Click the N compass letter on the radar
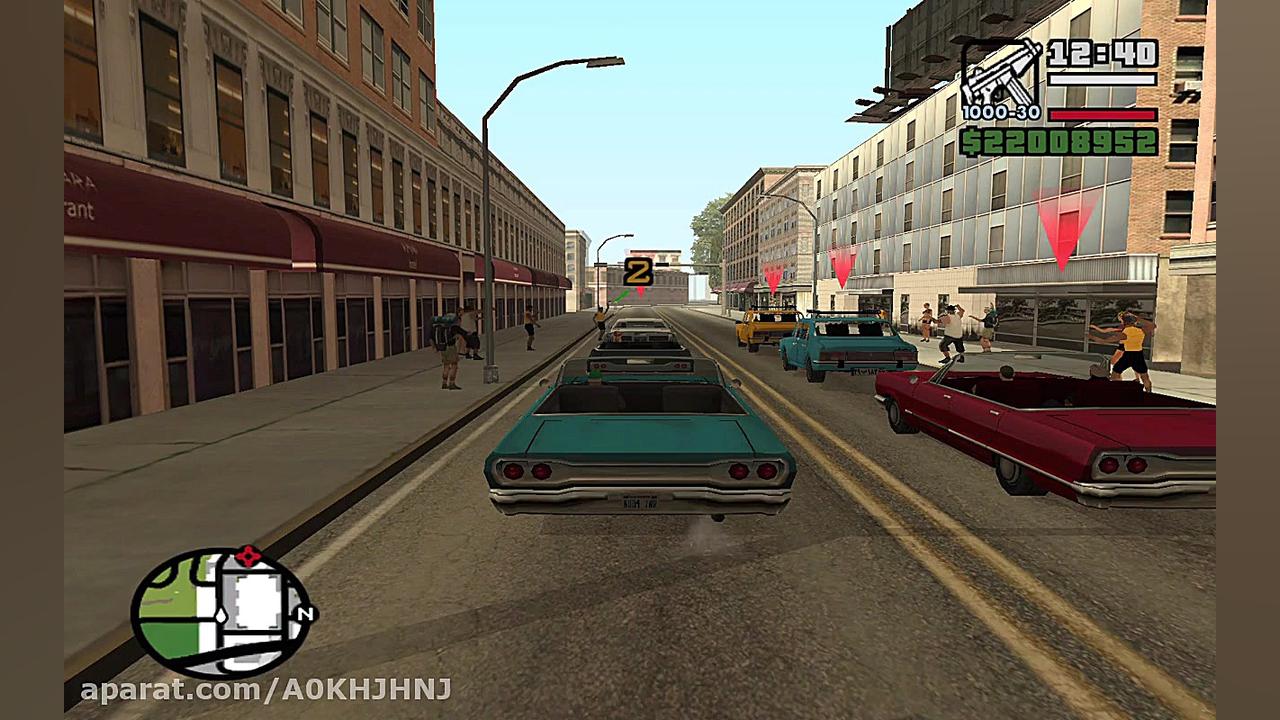Image resolution: width=1280 pixels, height=720 pixels. (306, 612)
